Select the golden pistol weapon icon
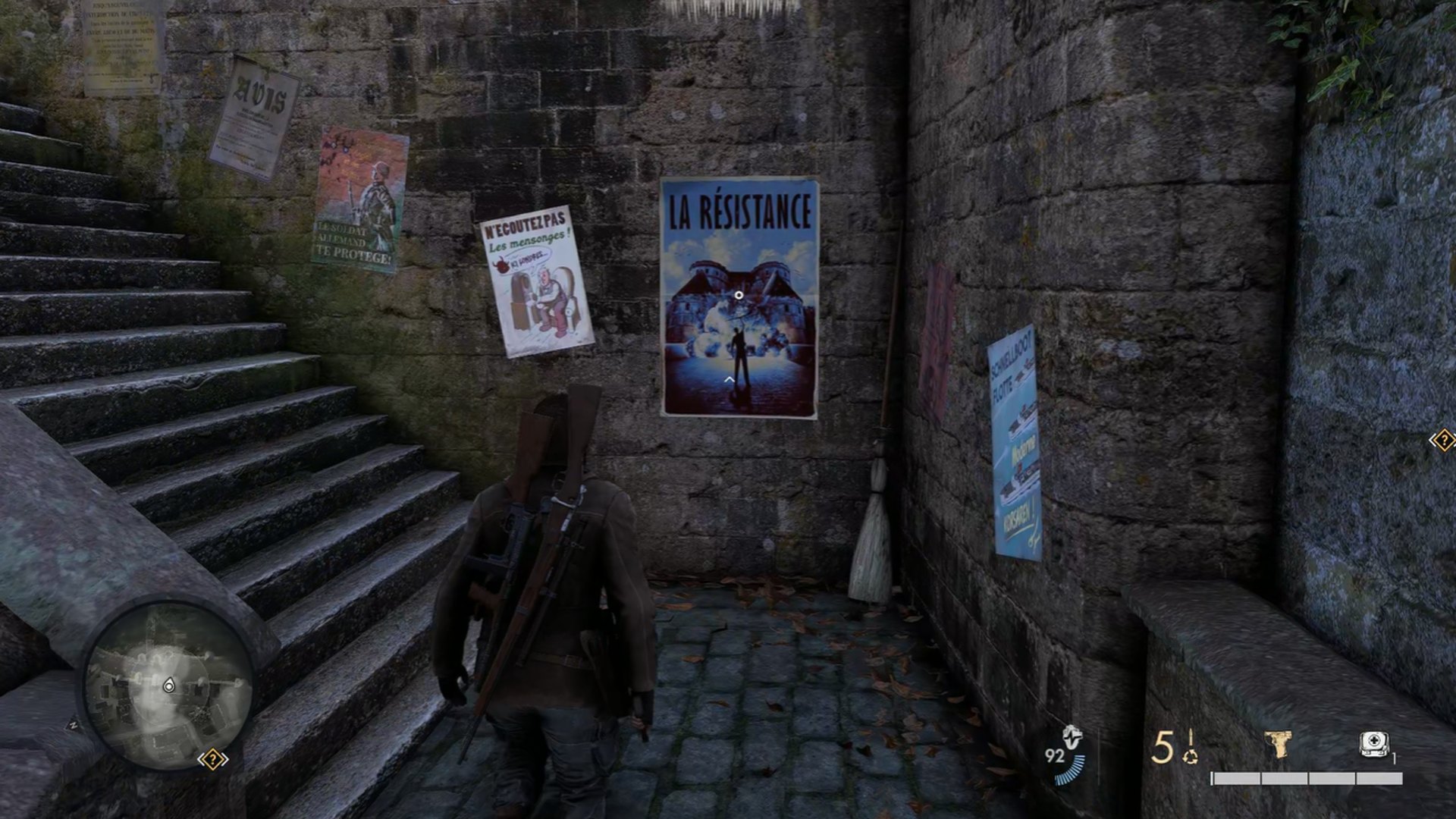The image size is (1456, 819). (x=1278, y=744)
